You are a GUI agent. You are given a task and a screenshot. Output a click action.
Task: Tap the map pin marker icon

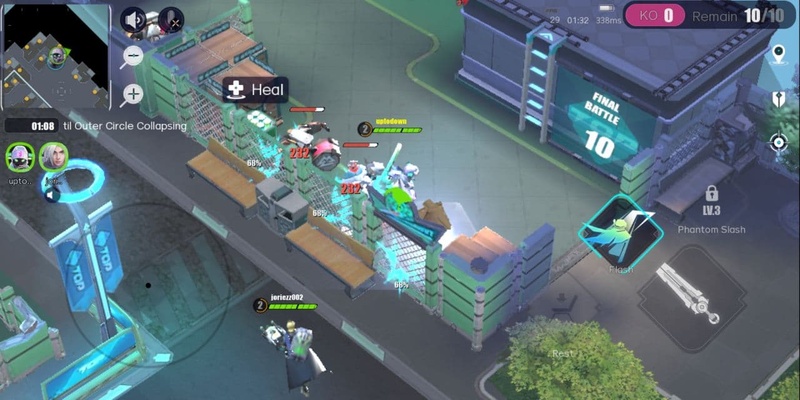pyautogui.click(x=779, y=54)
